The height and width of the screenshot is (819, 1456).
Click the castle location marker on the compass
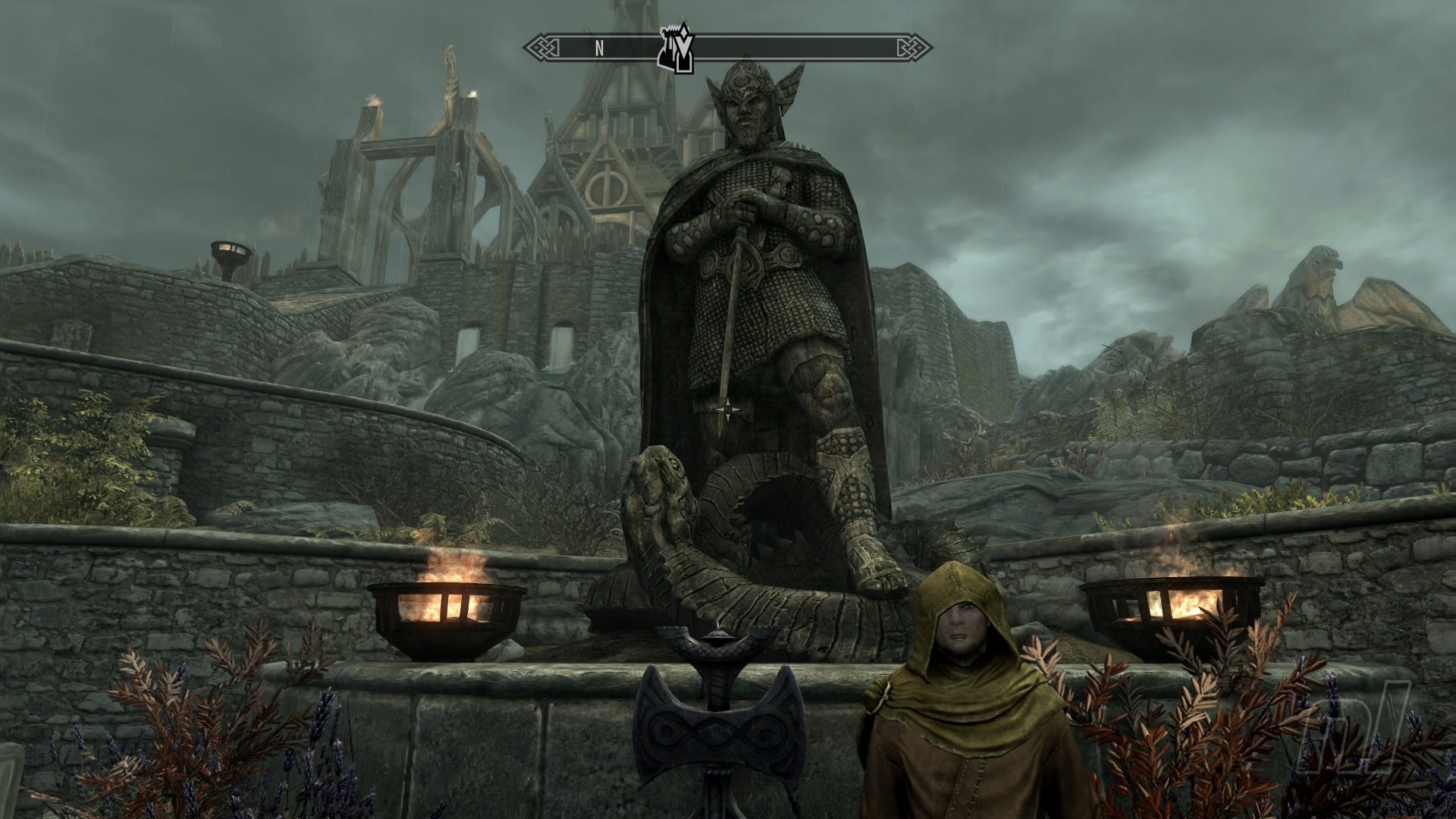point(677,52)
